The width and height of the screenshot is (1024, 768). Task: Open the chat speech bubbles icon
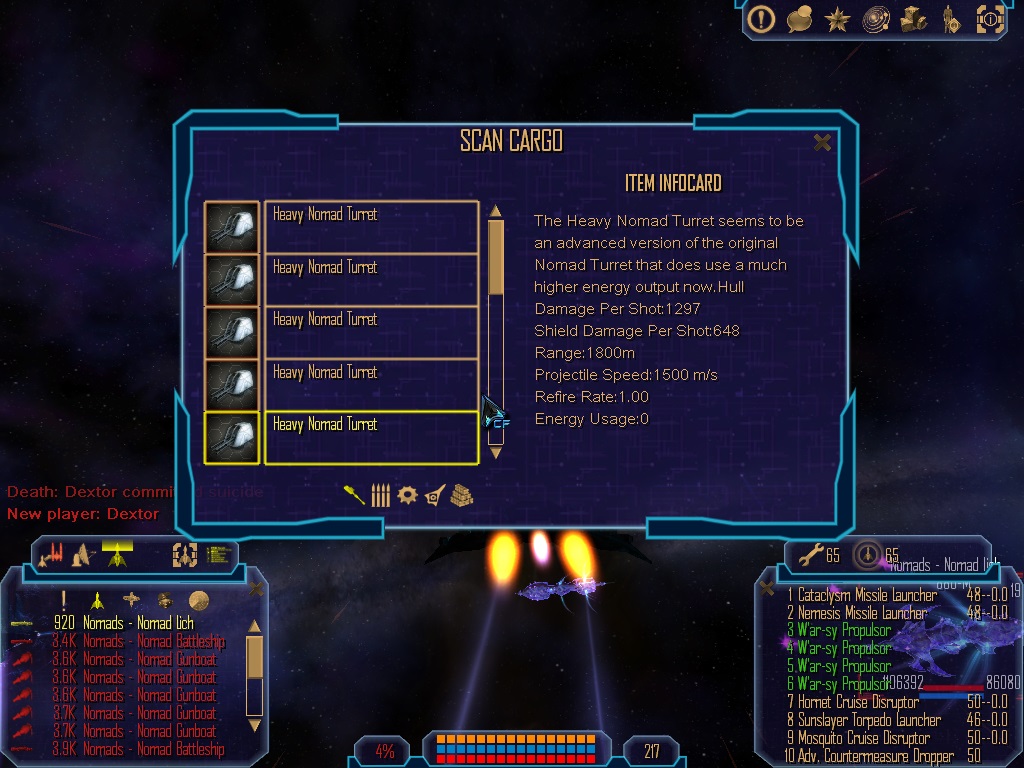pos(799,18)
